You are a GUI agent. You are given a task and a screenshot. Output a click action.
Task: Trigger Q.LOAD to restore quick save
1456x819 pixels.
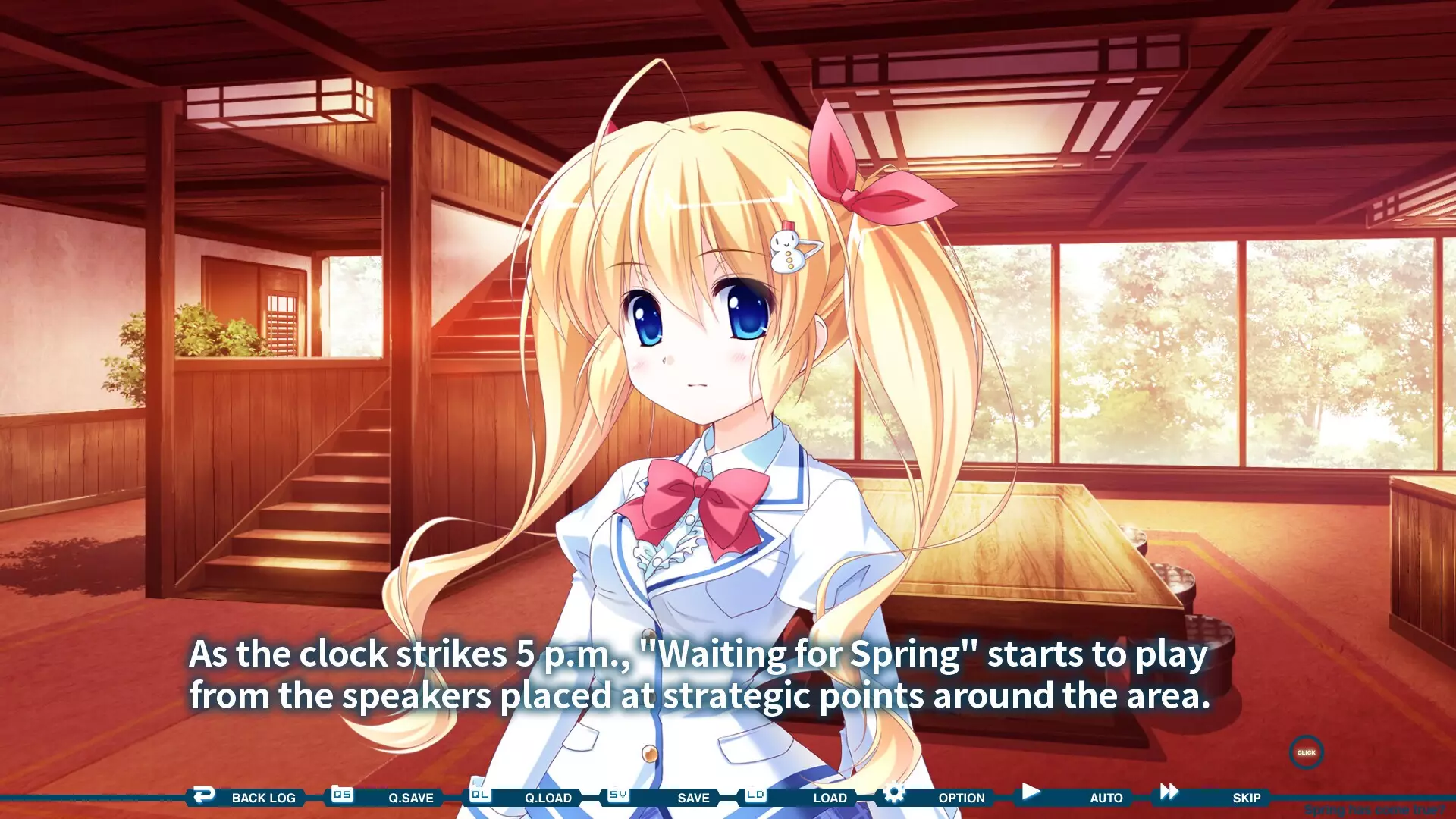tap(550, 798)
